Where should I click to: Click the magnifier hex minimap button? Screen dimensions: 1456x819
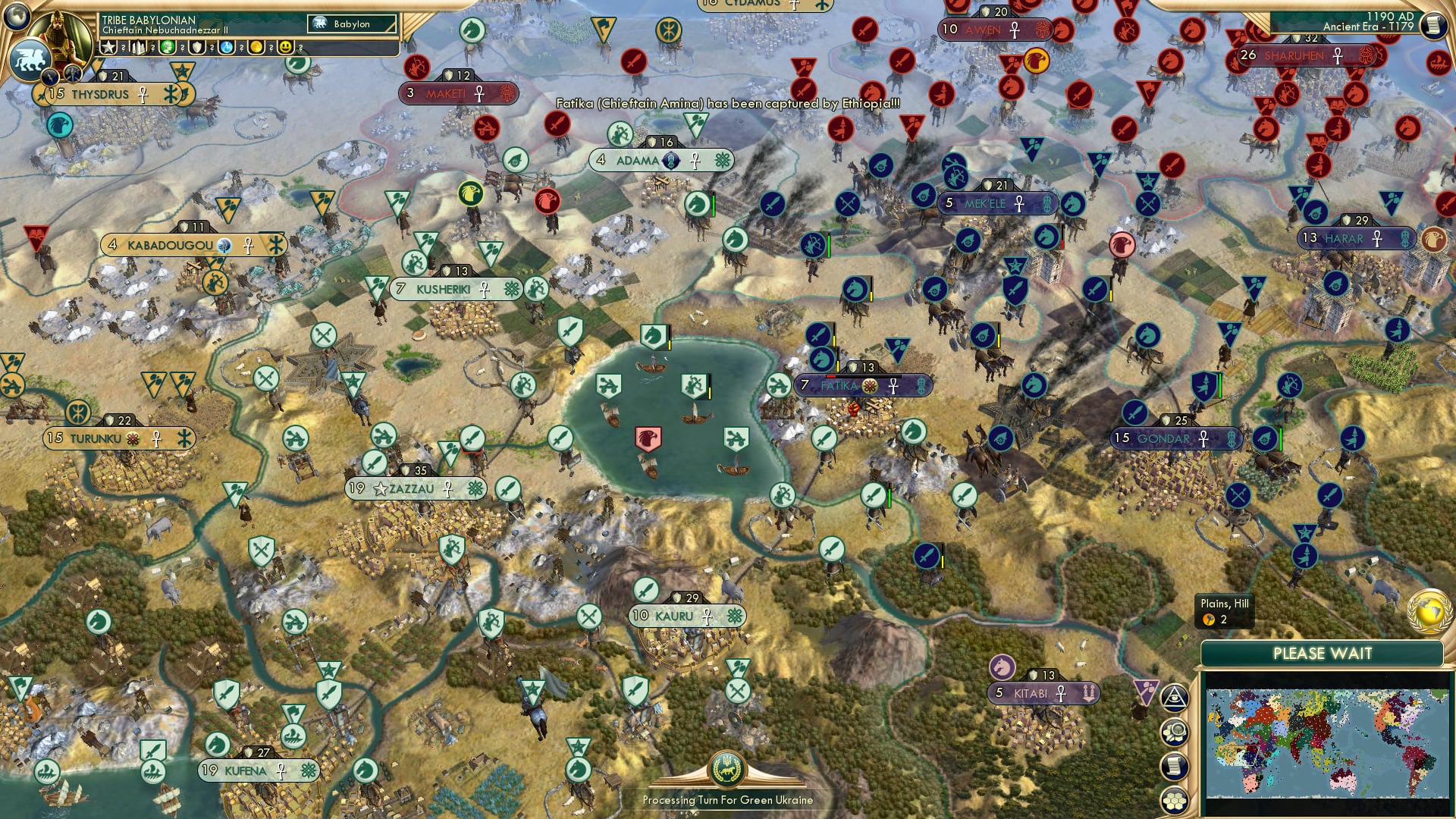tap(1175, 733)
